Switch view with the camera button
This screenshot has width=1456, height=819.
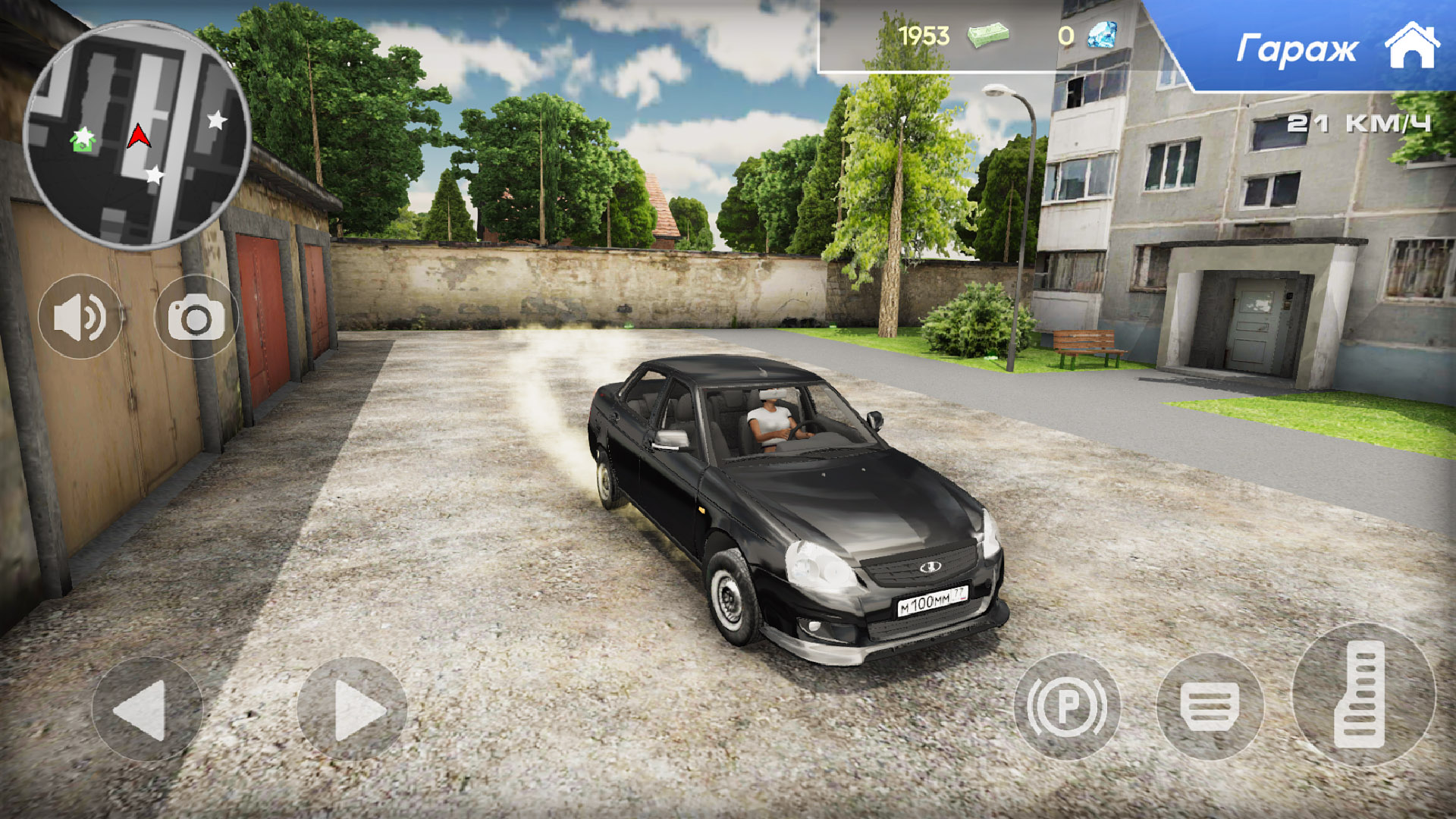point(196,318)
